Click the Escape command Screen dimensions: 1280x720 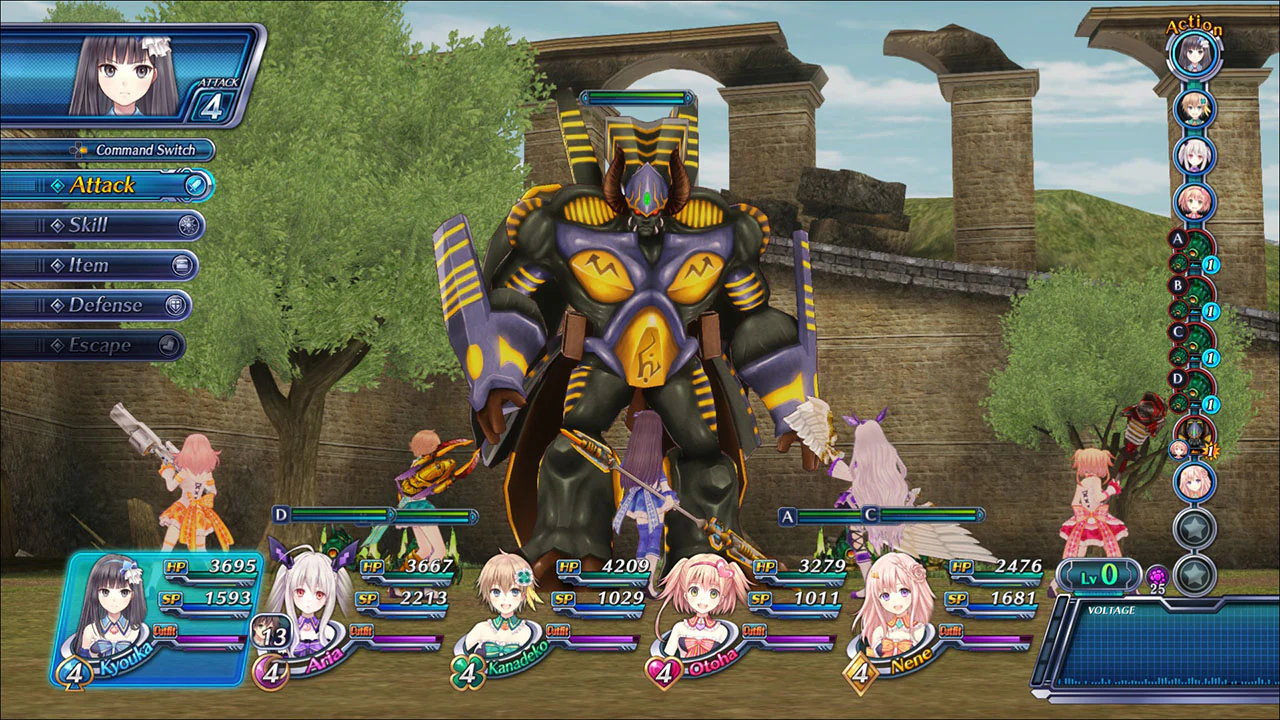pos(97,345)
